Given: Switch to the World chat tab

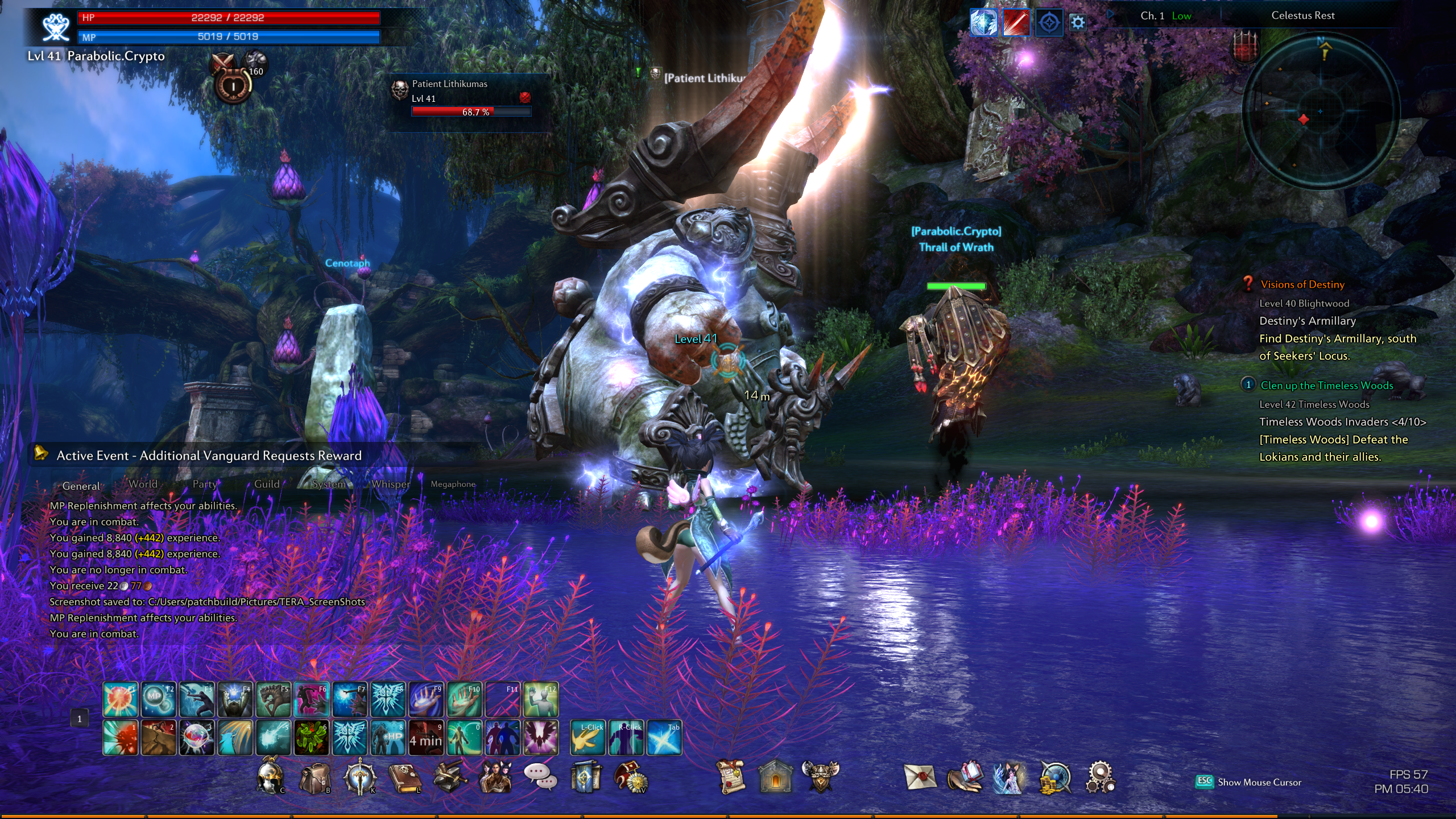Looking at the screenshot, I should click(143, 484).
